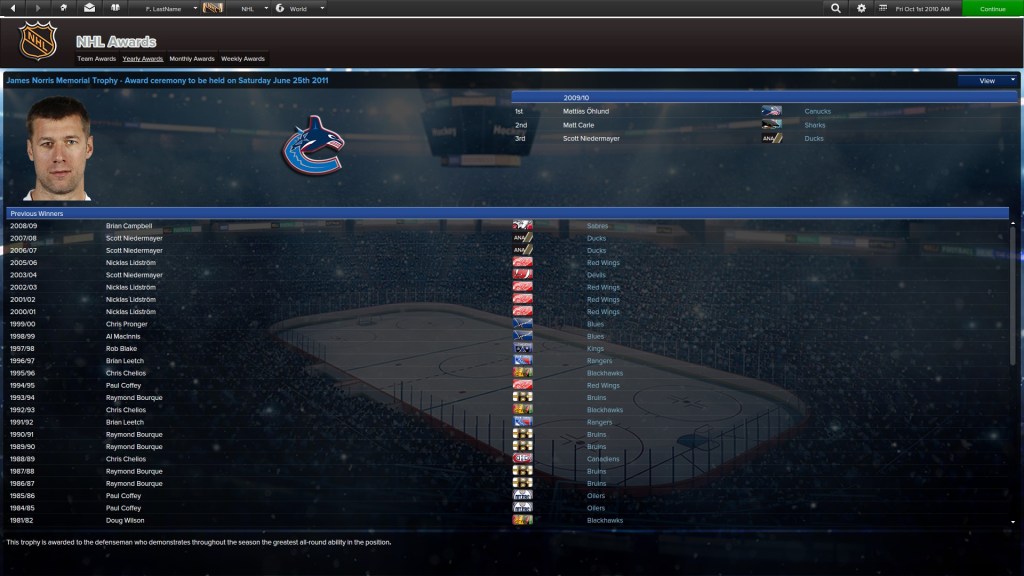Open the home screen icon

(x=64, y=8)
